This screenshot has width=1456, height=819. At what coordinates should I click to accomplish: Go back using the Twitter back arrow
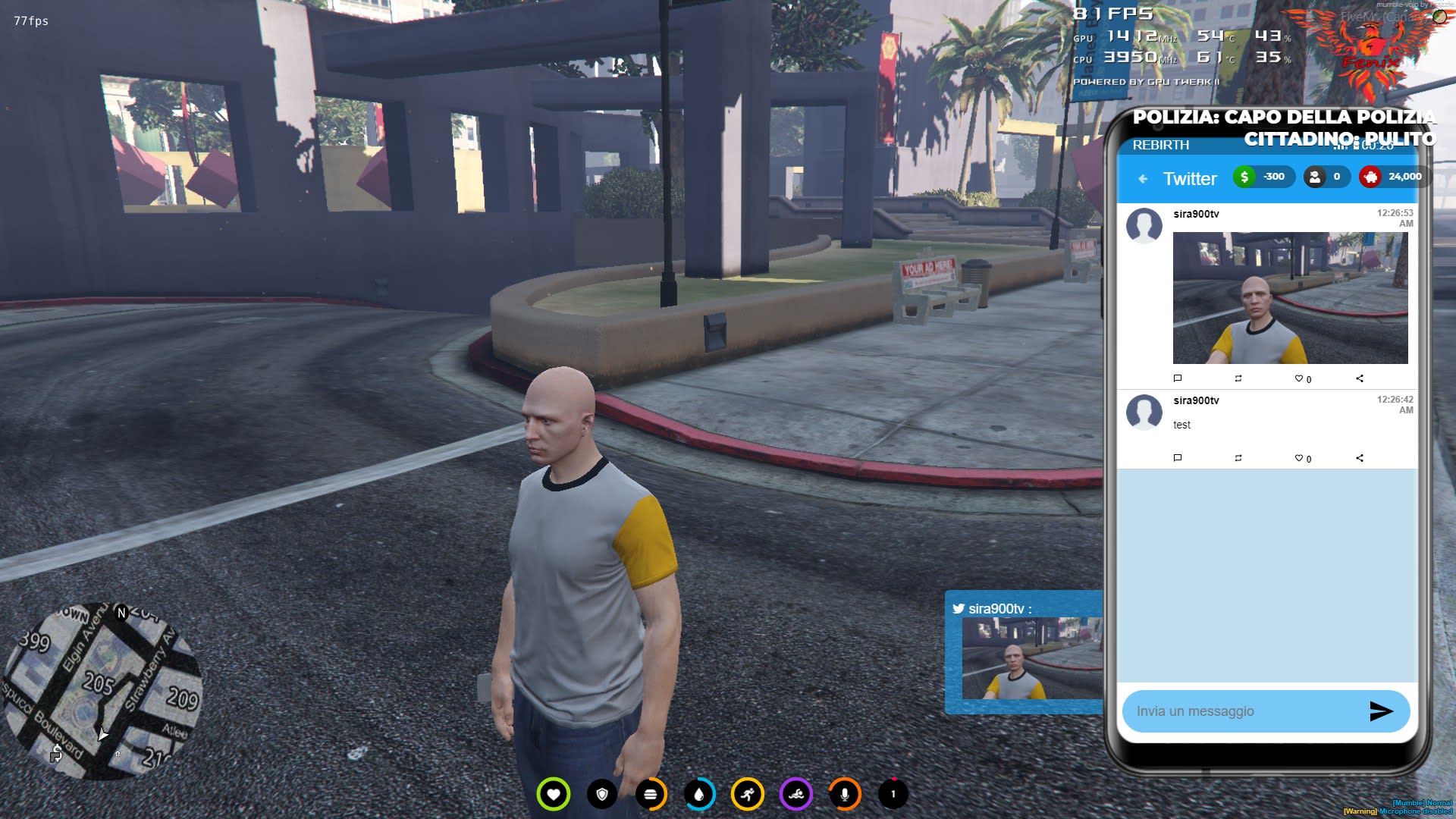click(x=1143, y=179)
